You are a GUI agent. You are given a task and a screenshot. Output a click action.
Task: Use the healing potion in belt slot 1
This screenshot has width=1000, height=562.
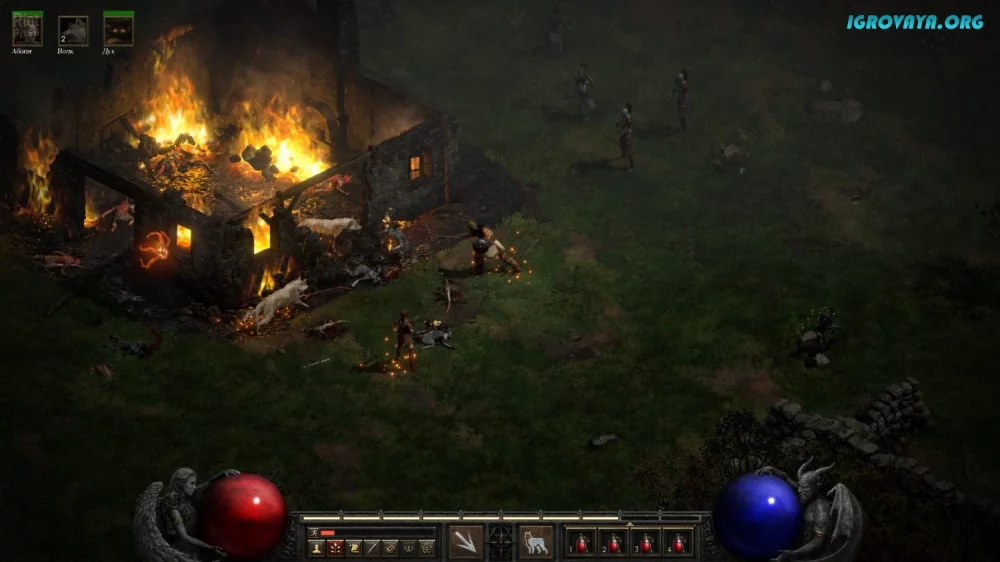pyautogui.click(x=583, y=542)
